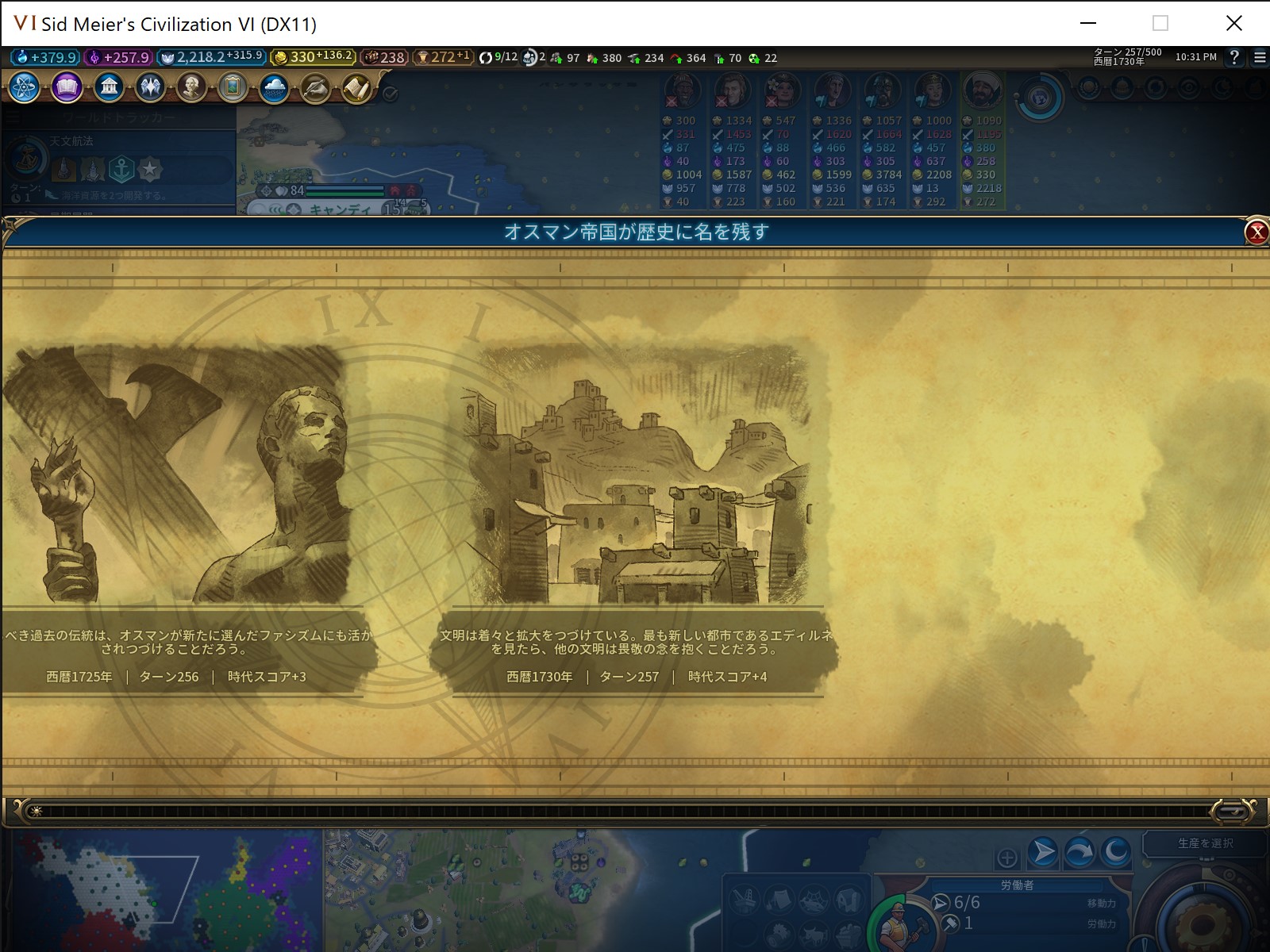1270x952 pixels.
Task: Open the Technology Tree
Action: click(x=24, y=88)
